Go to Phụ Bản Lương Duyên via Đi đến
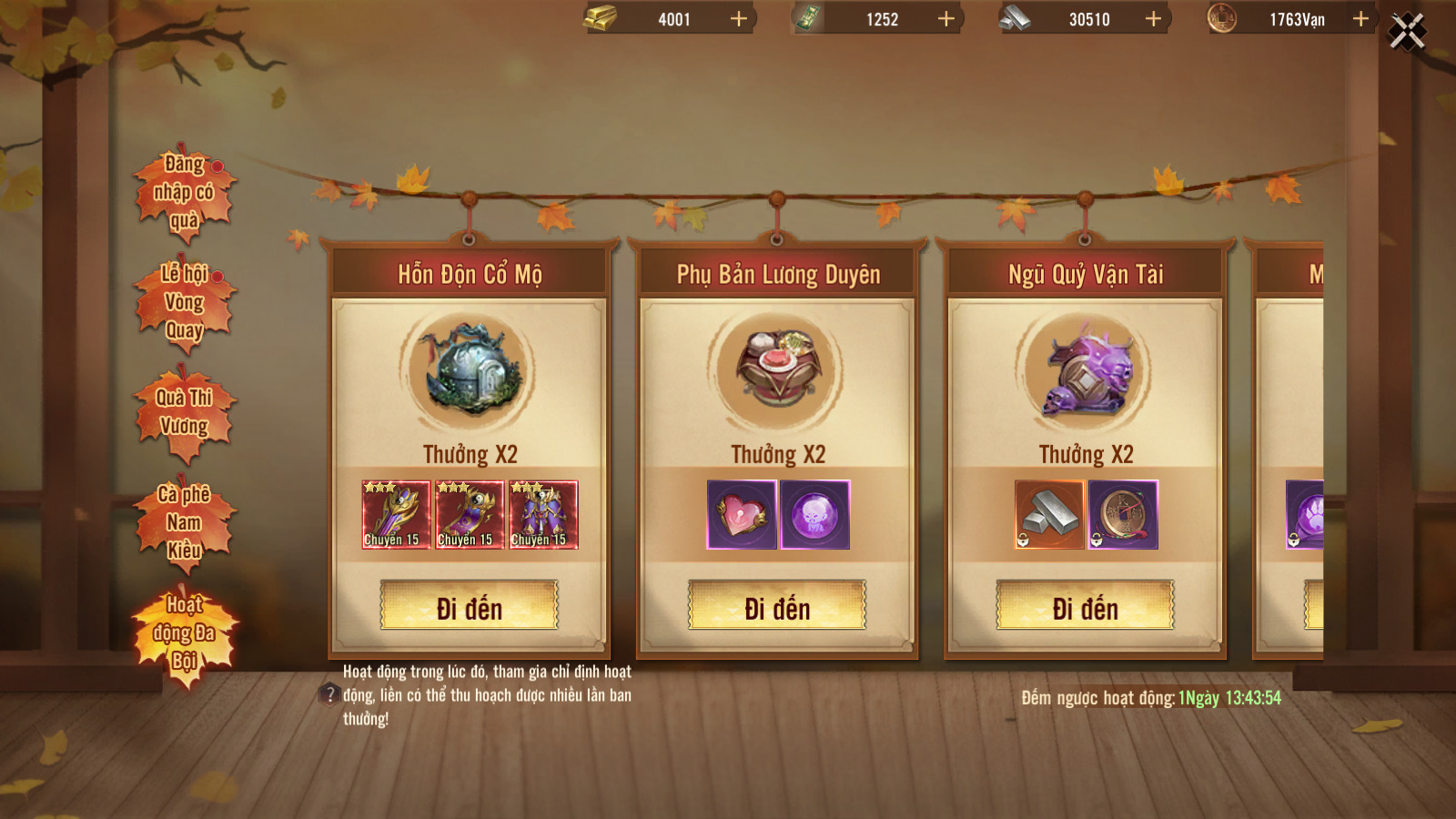This screenshot has width=1456, height=819. point(777,606)
